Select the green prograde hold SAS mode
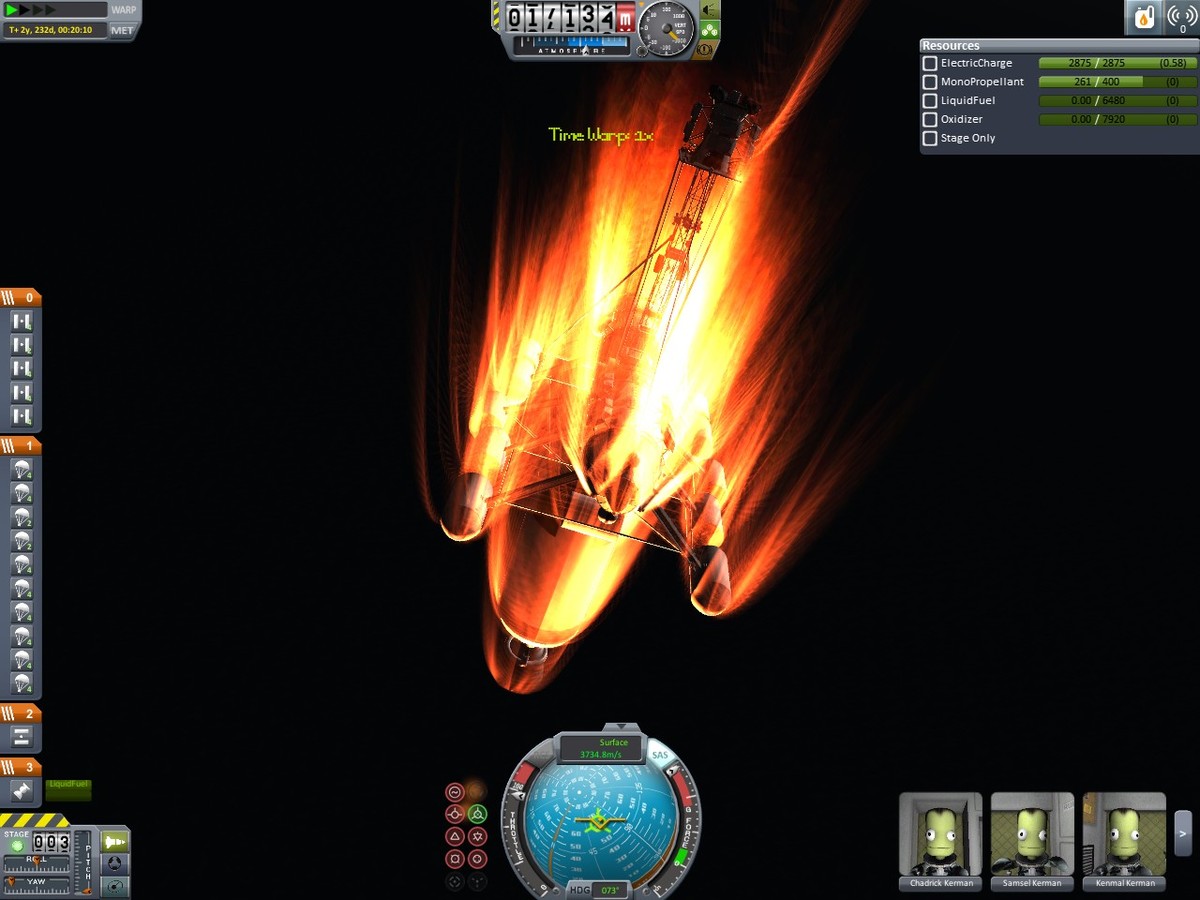 pos(477,814)
